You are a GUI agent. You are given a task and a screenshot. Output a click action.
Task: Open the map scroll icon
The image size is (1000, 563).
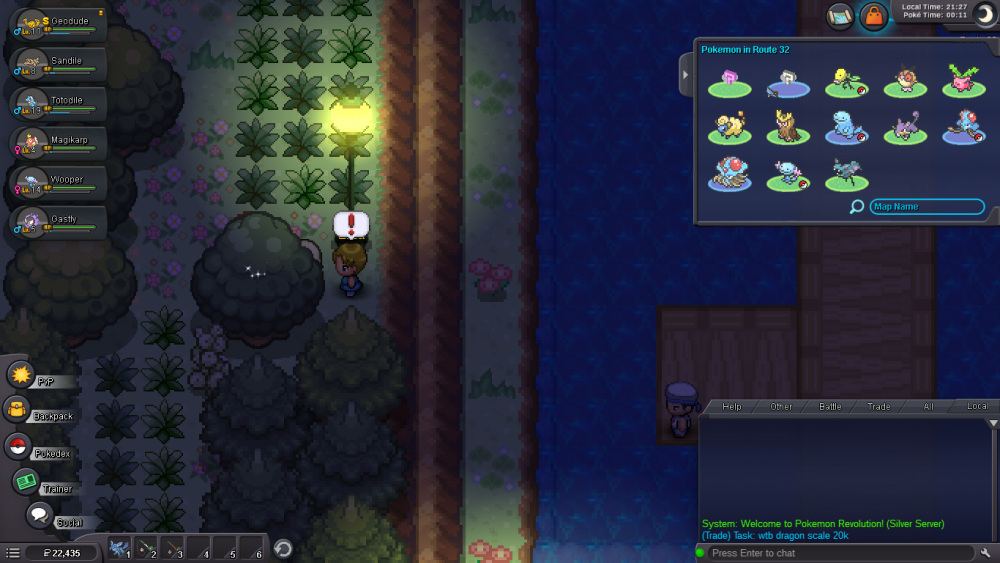[840, 16]
